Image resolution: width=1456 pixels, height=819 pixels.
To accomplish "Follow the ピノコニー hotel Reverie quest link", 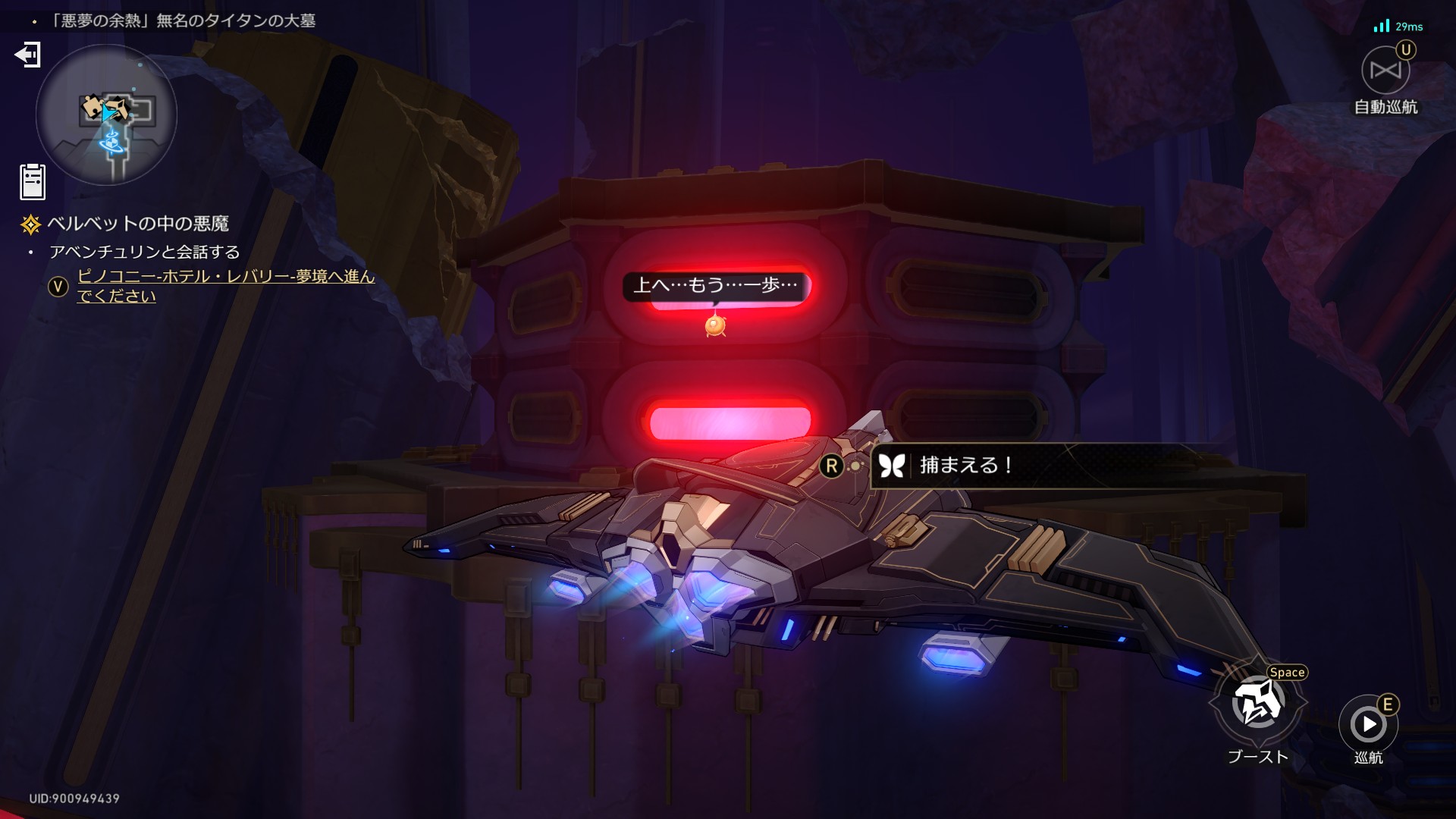I will [225, 286].
